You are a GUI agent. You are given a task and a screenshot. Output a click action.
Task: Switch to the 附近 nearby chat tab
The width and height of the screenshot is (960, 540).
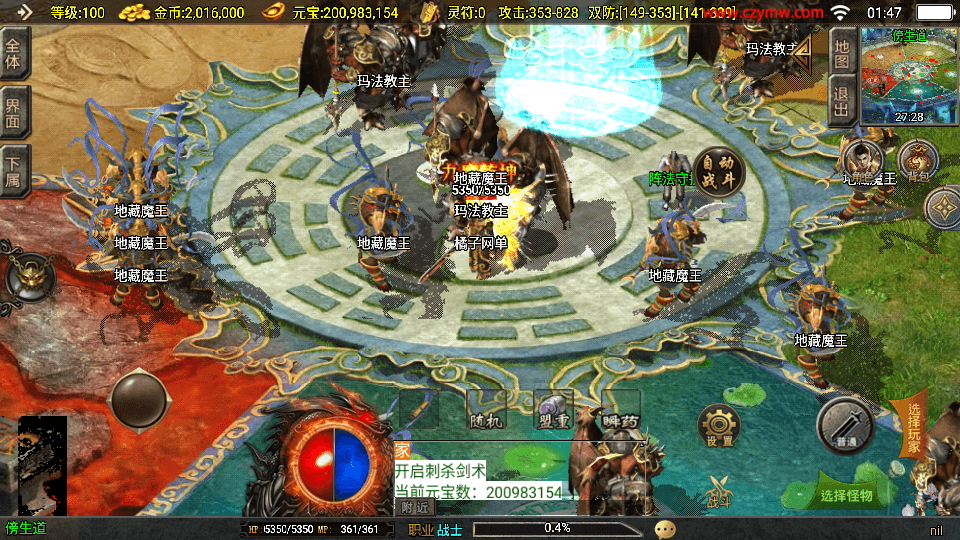point(414,507)
